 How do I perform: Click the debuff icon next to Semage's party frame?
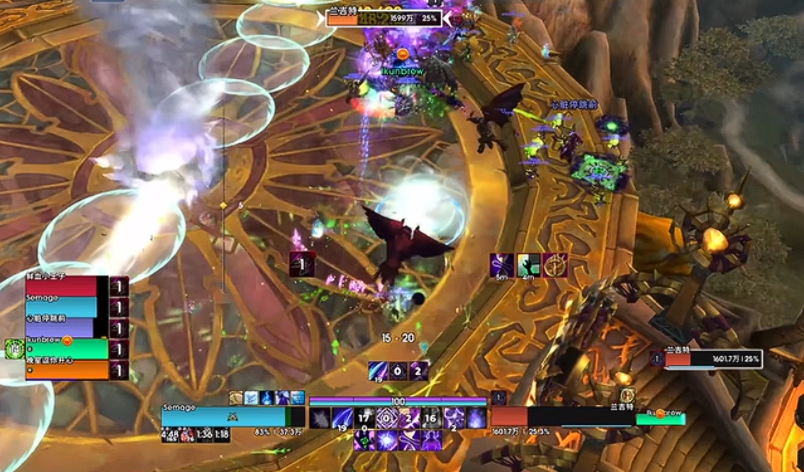coord(119,307)
